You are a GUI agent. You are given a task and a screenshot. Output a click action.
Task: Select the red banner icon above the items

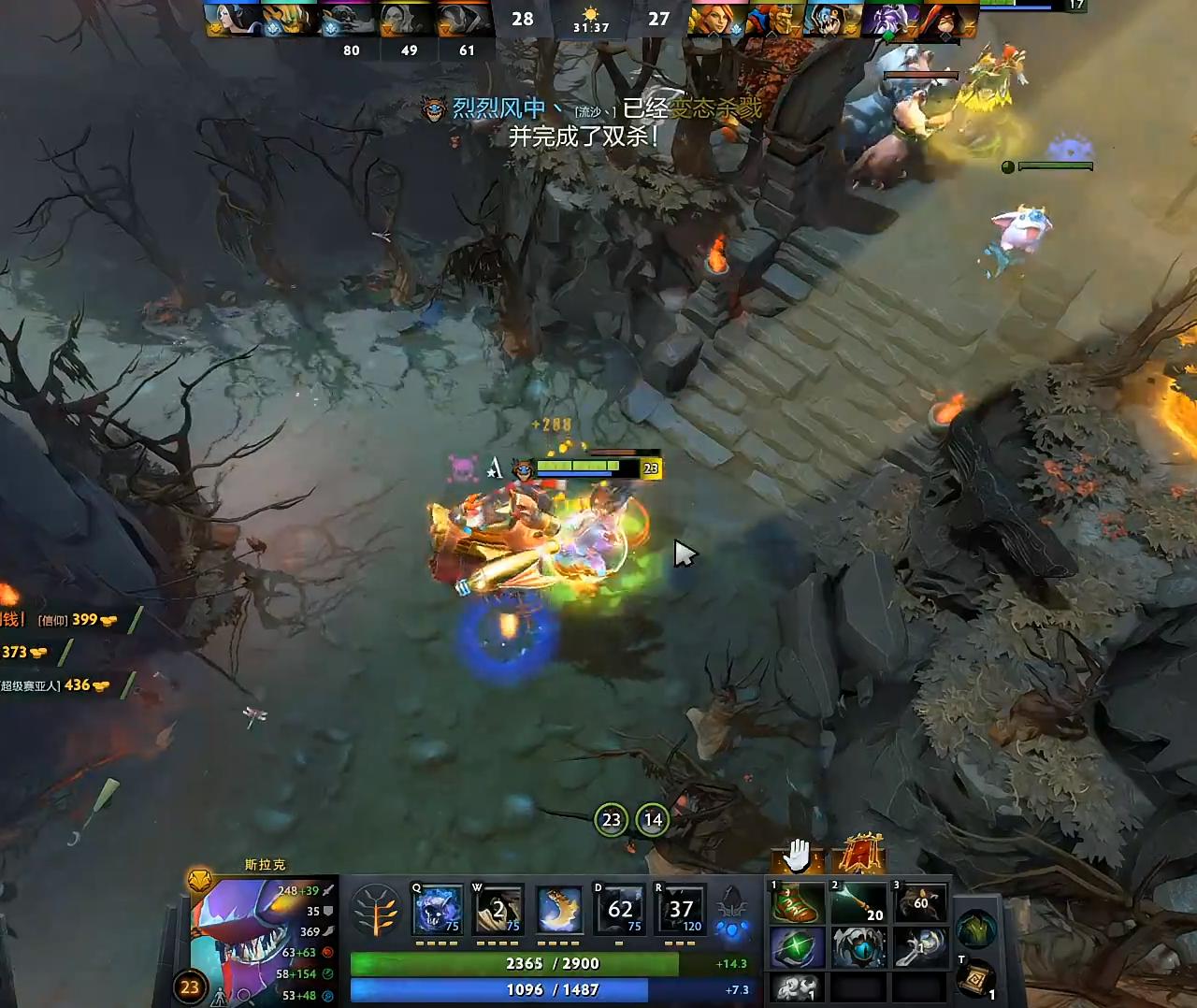pos(861,856)
